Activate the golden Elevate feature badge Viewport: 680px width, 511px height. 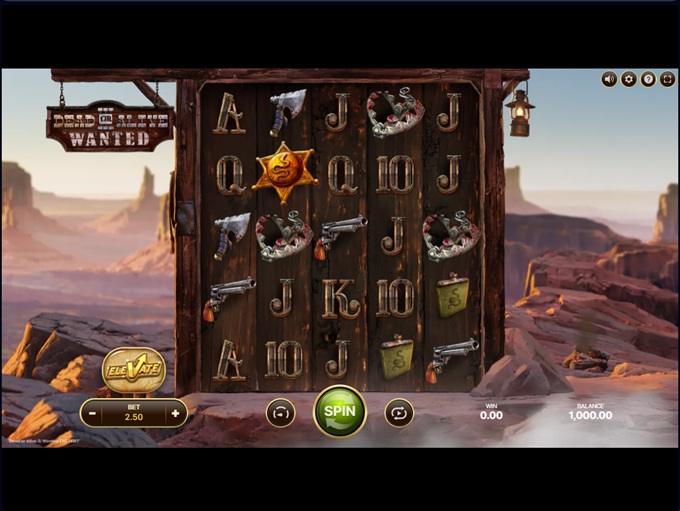point(133,368)
